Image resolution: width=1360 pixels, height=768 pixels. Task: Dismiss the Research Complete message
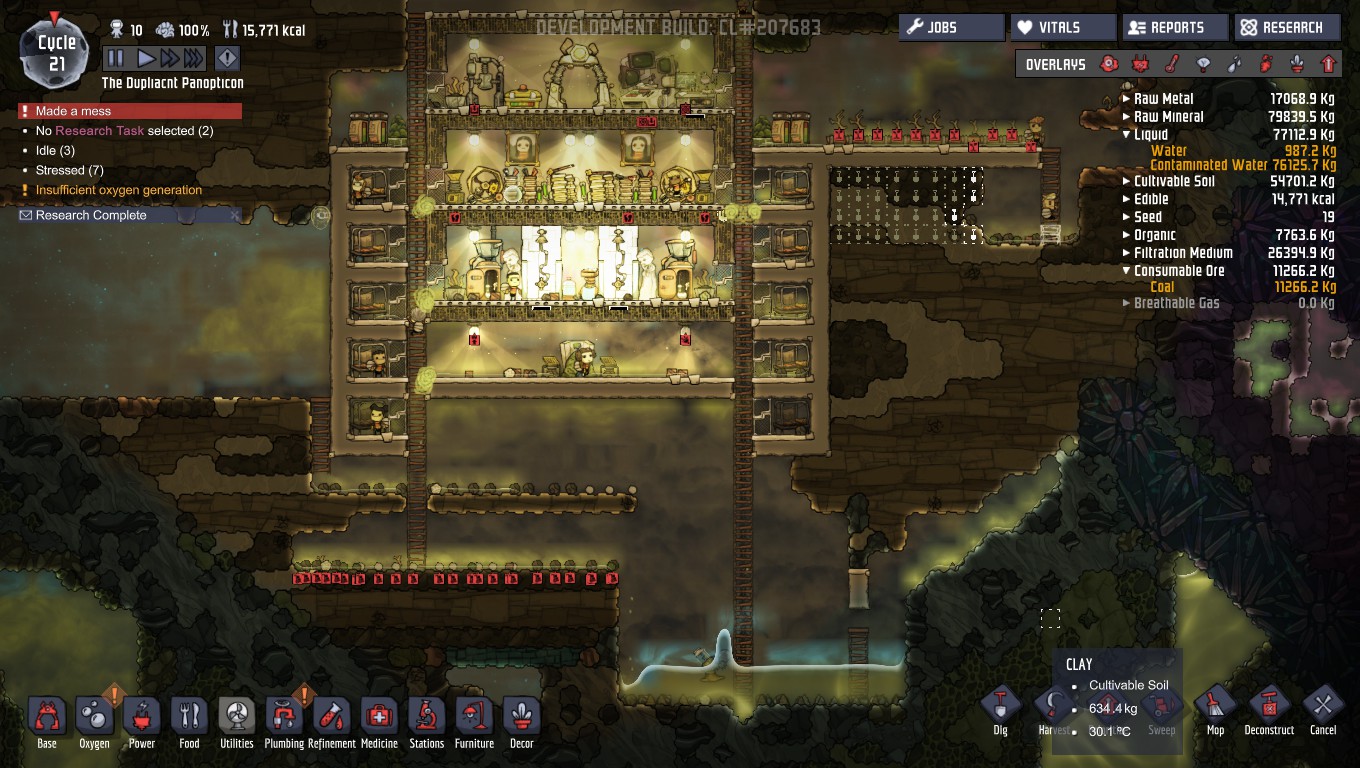[x=235, y=215]
